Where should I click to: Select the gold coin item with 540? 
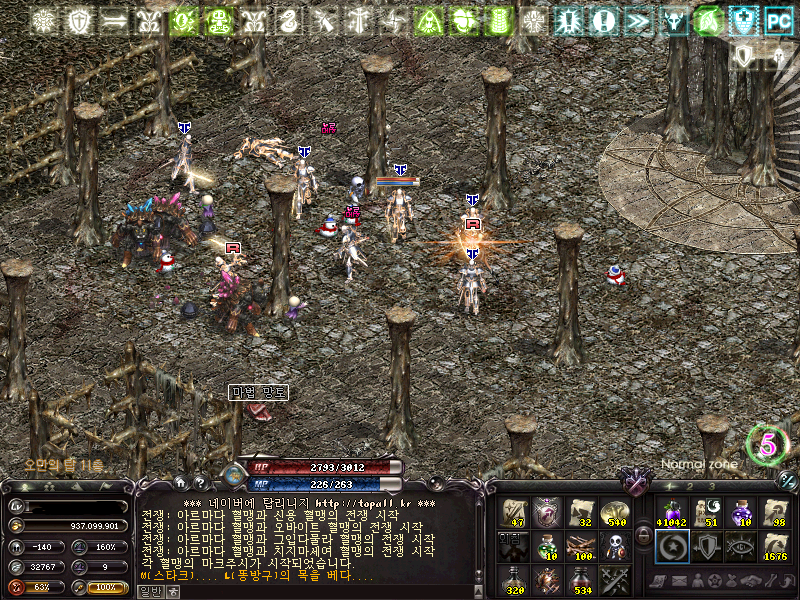pos(614,512)
